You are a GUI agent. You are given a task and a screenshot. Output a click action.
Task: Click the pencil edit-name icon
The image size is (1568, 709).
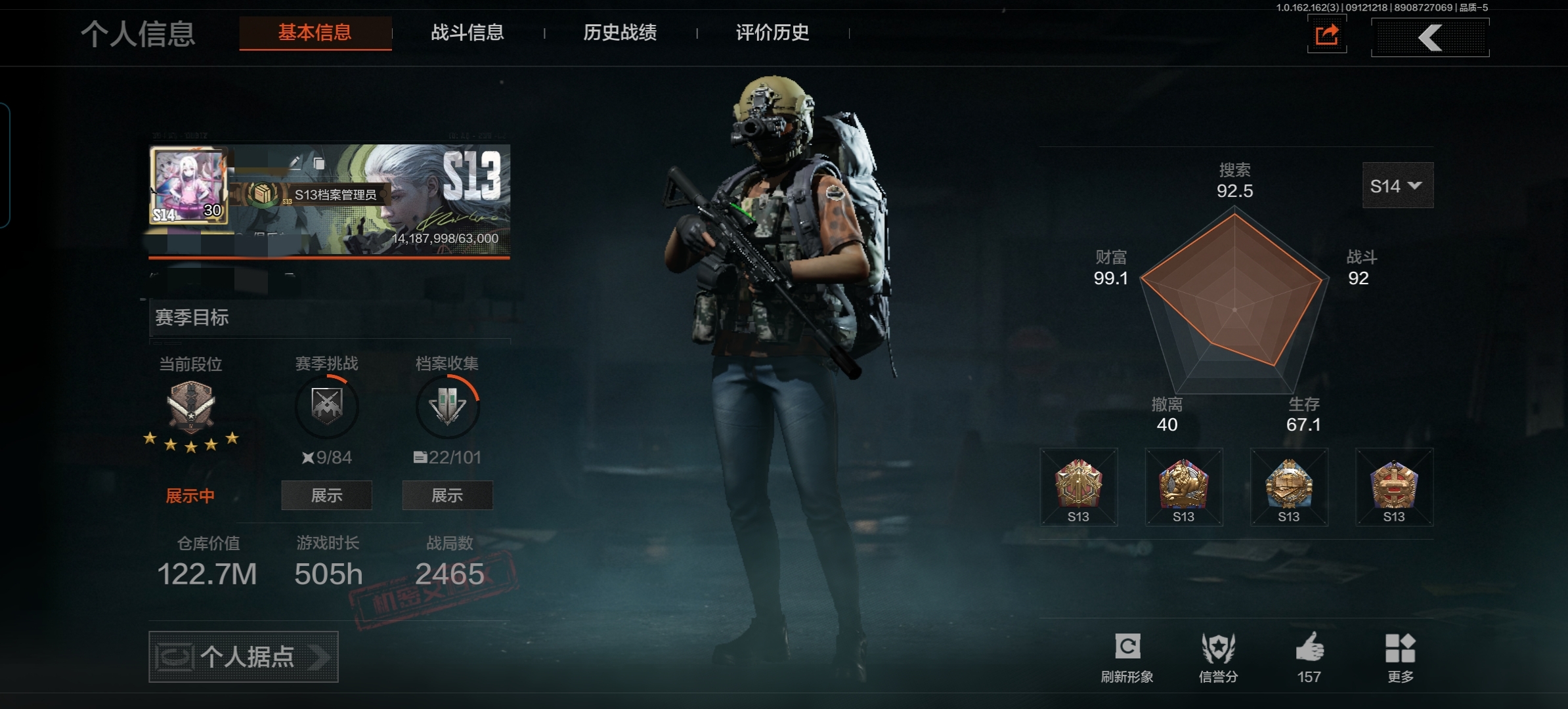coord(295,162)
